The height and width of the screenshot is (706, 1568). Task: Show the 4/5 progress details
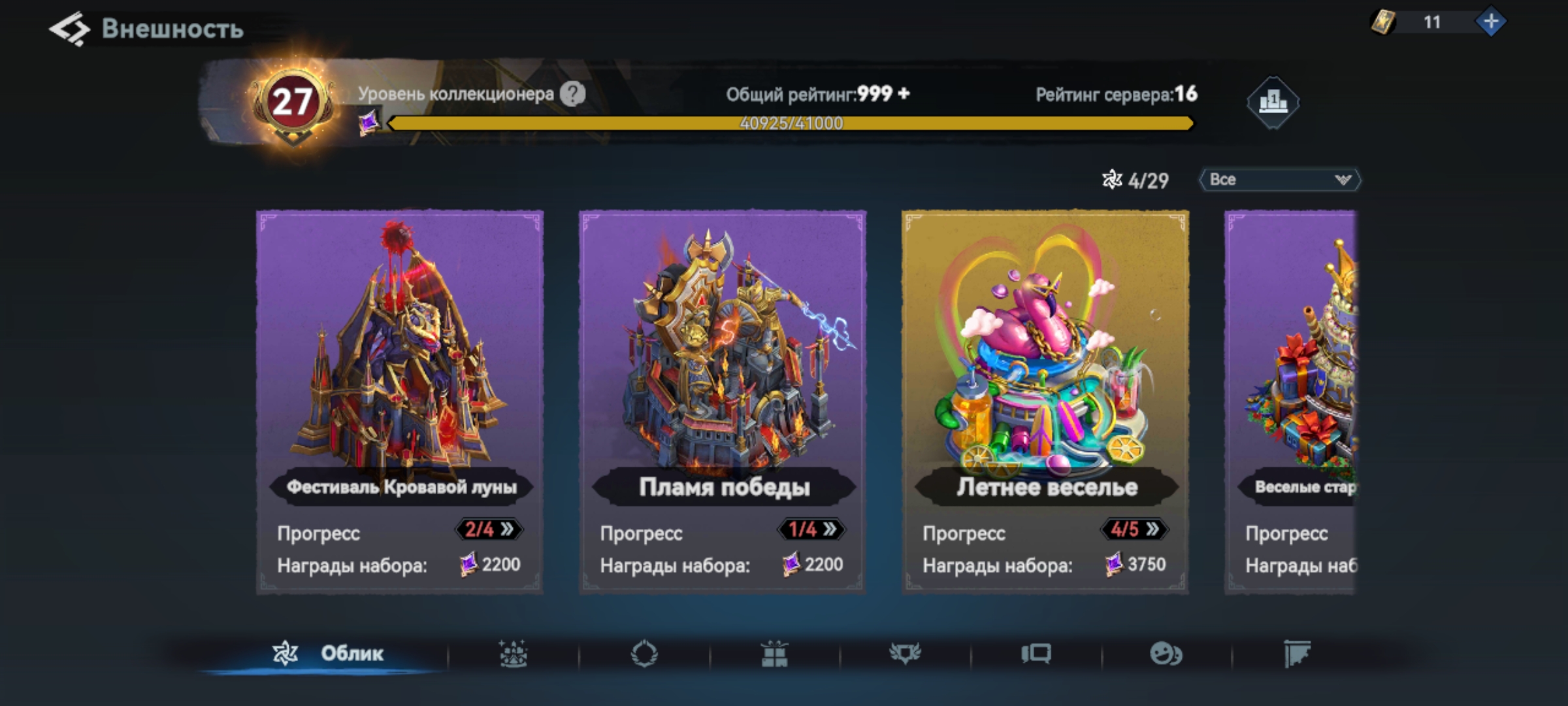tap(1134, 529)
